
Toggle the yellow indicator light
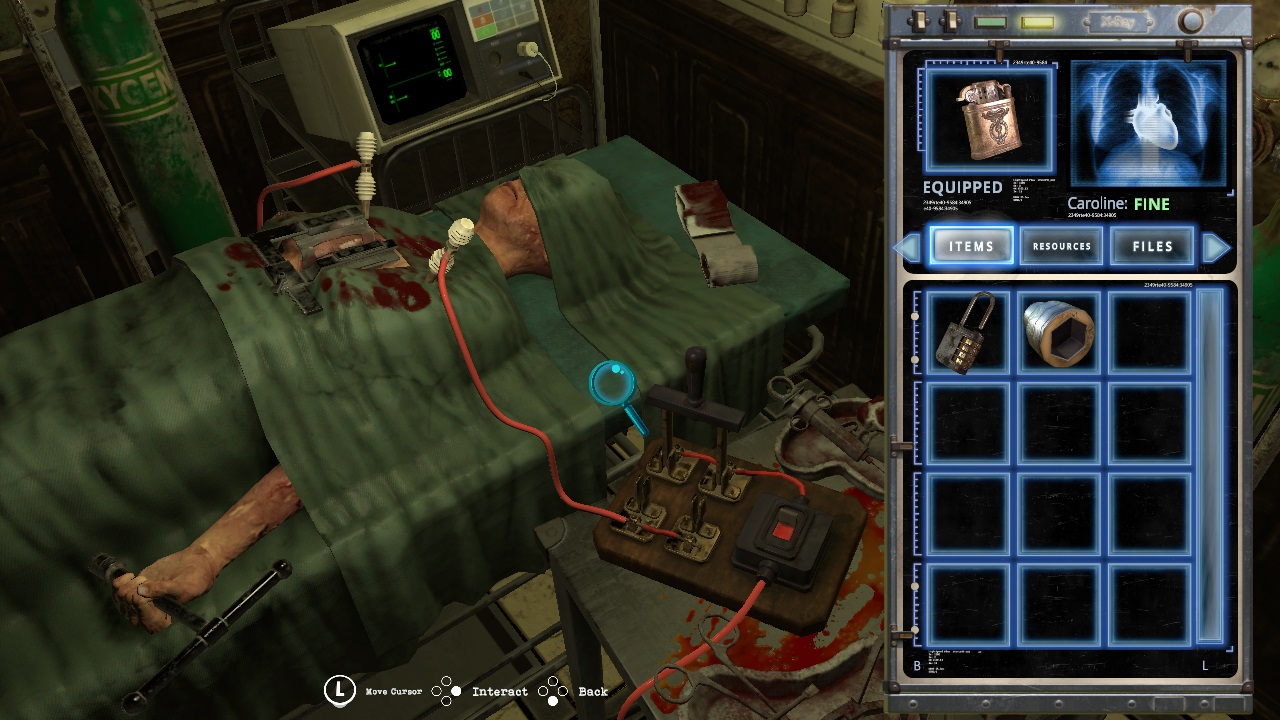1037,21
